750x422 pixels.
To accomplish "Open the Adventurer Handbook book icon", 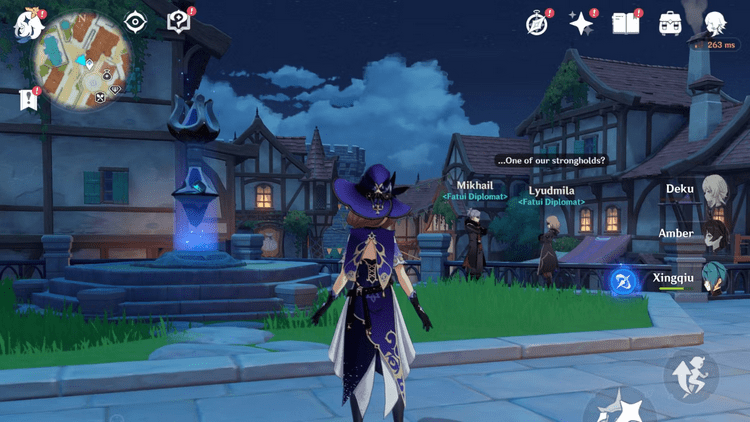I will click(x=626, y=24).
